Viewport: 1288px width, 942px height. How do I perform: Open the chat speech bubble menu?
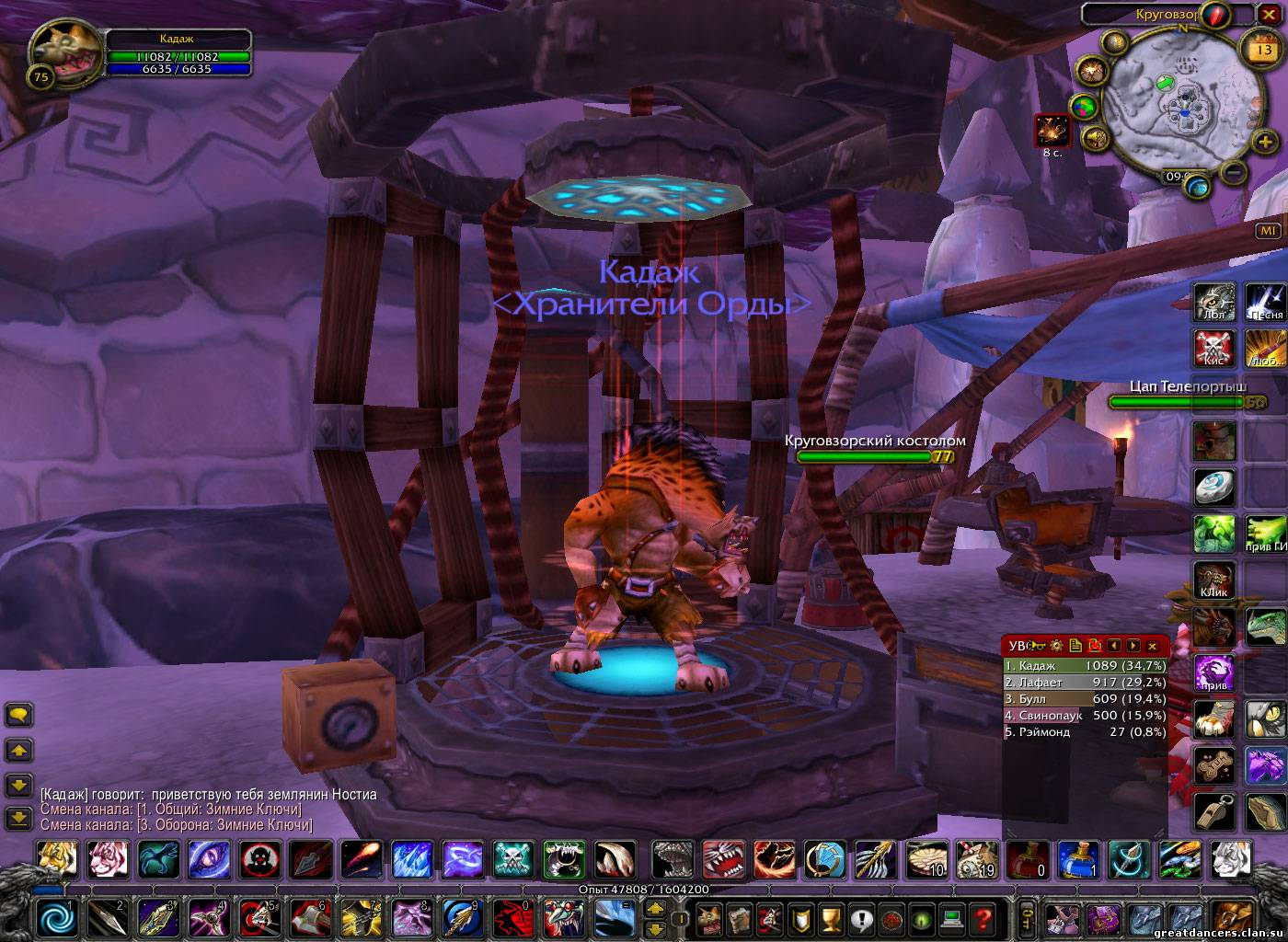click(x=19, y=715)
